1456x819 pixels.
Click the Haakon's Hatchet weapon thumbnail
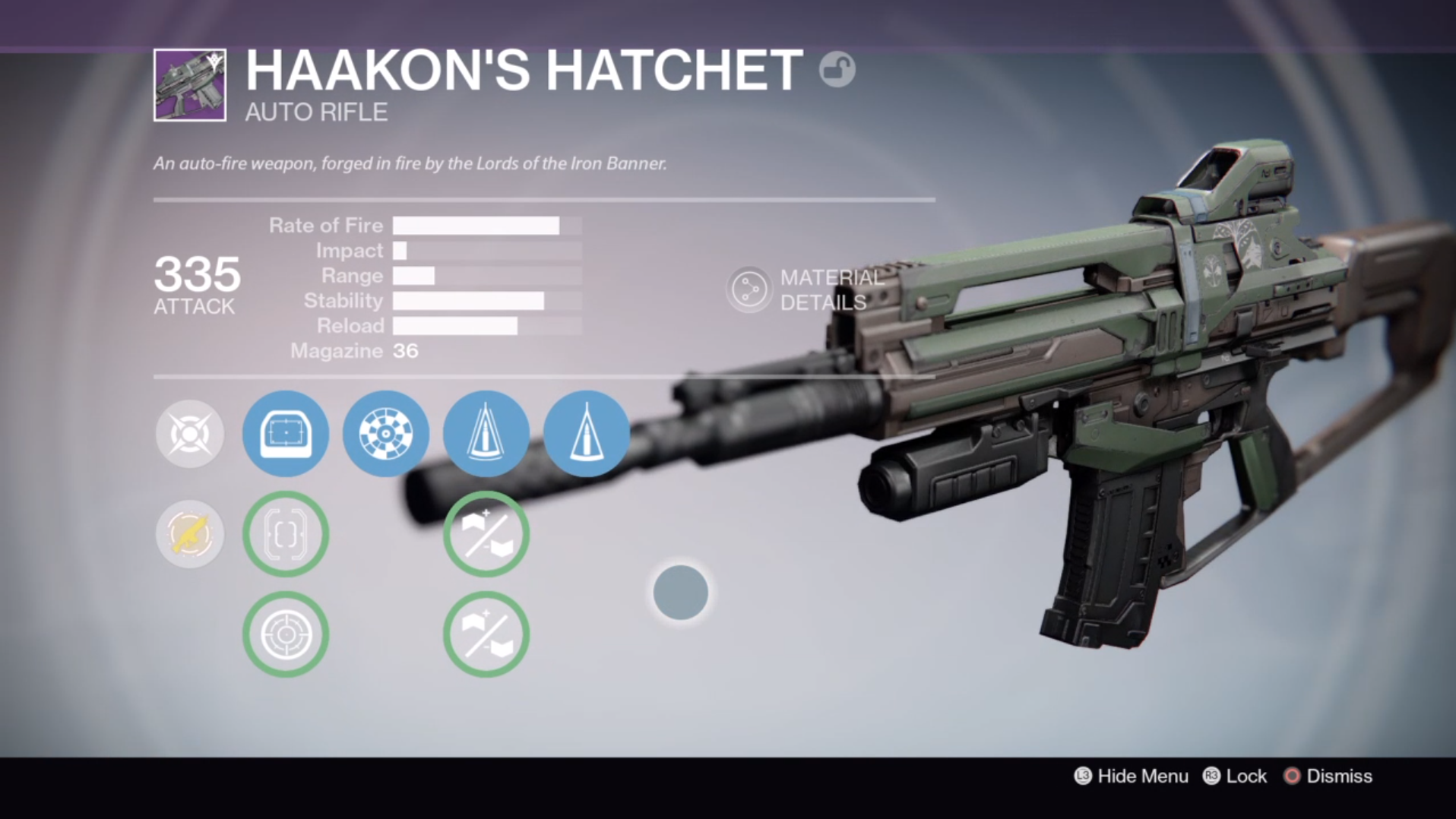coord(190,85)
